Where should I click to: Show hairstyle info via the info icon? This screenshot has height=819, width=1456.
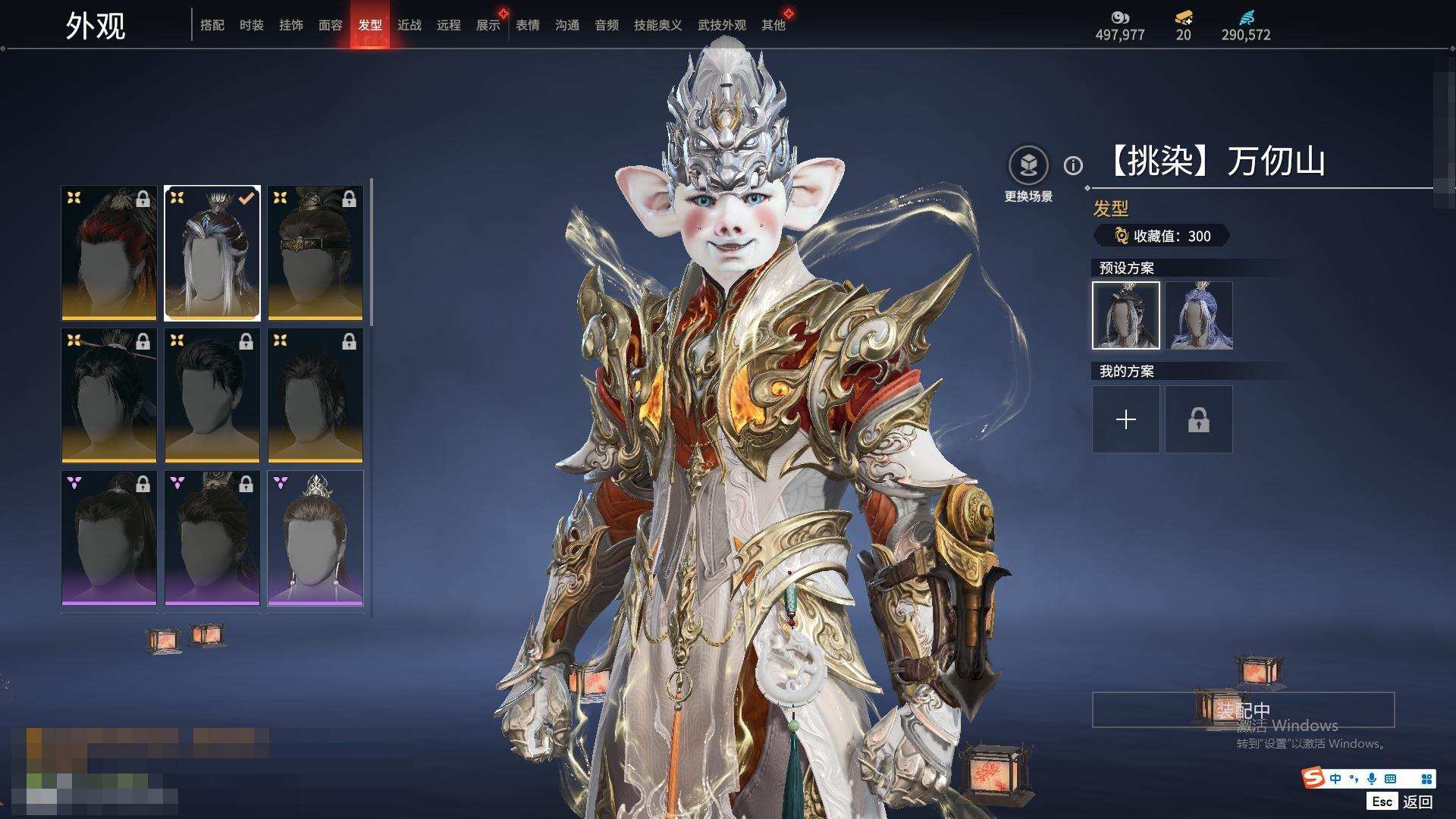1073,165
